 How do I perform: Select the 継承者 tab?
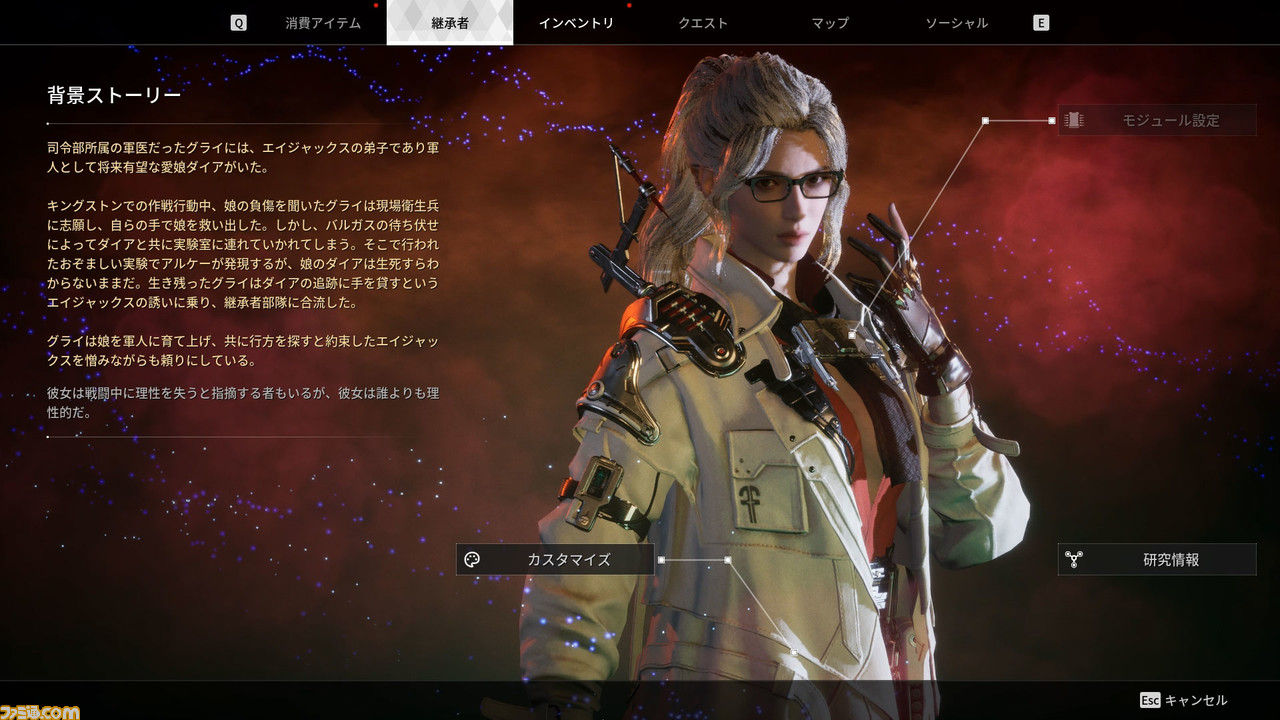(x=449, y=23)
